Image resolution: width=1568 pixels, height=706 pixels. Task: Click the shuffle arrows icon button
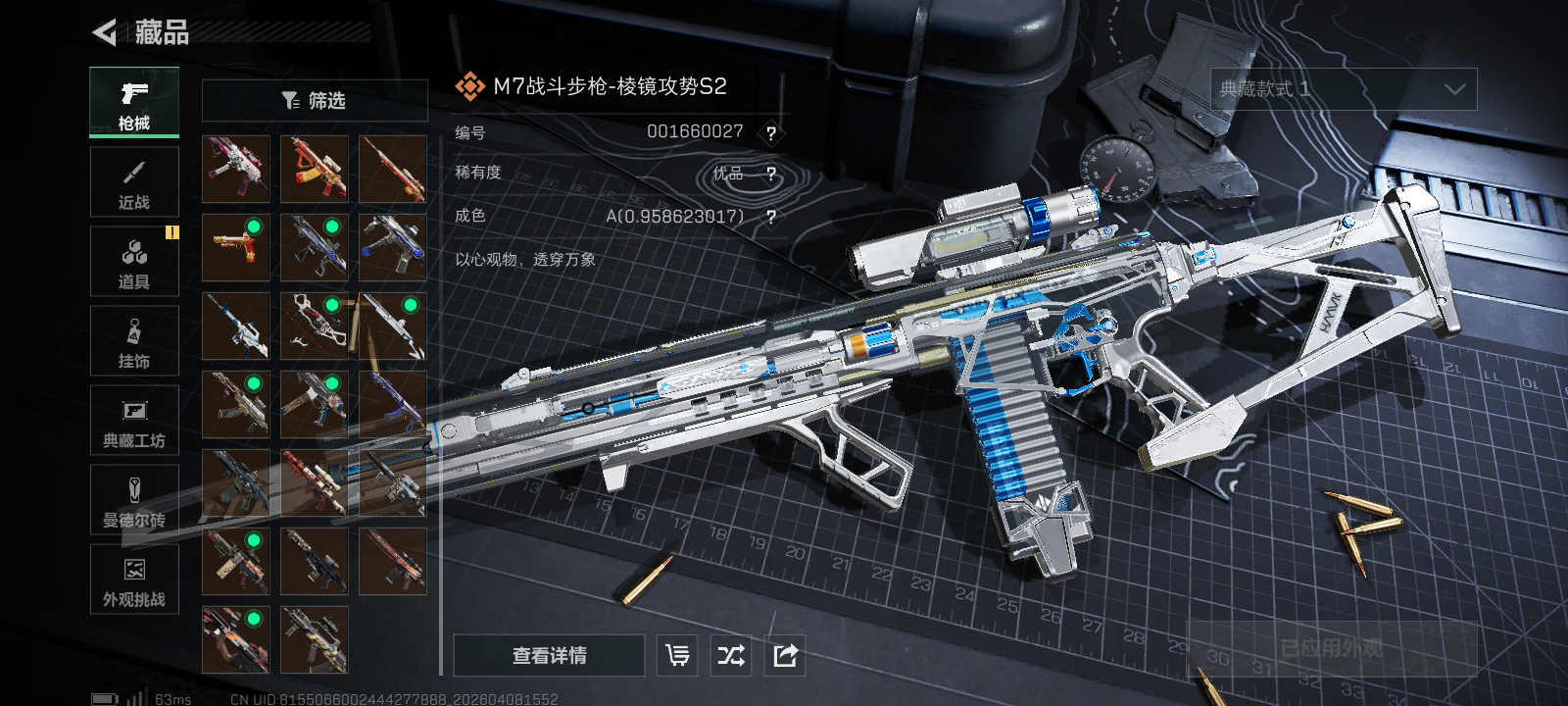click(x=731, y=656)
